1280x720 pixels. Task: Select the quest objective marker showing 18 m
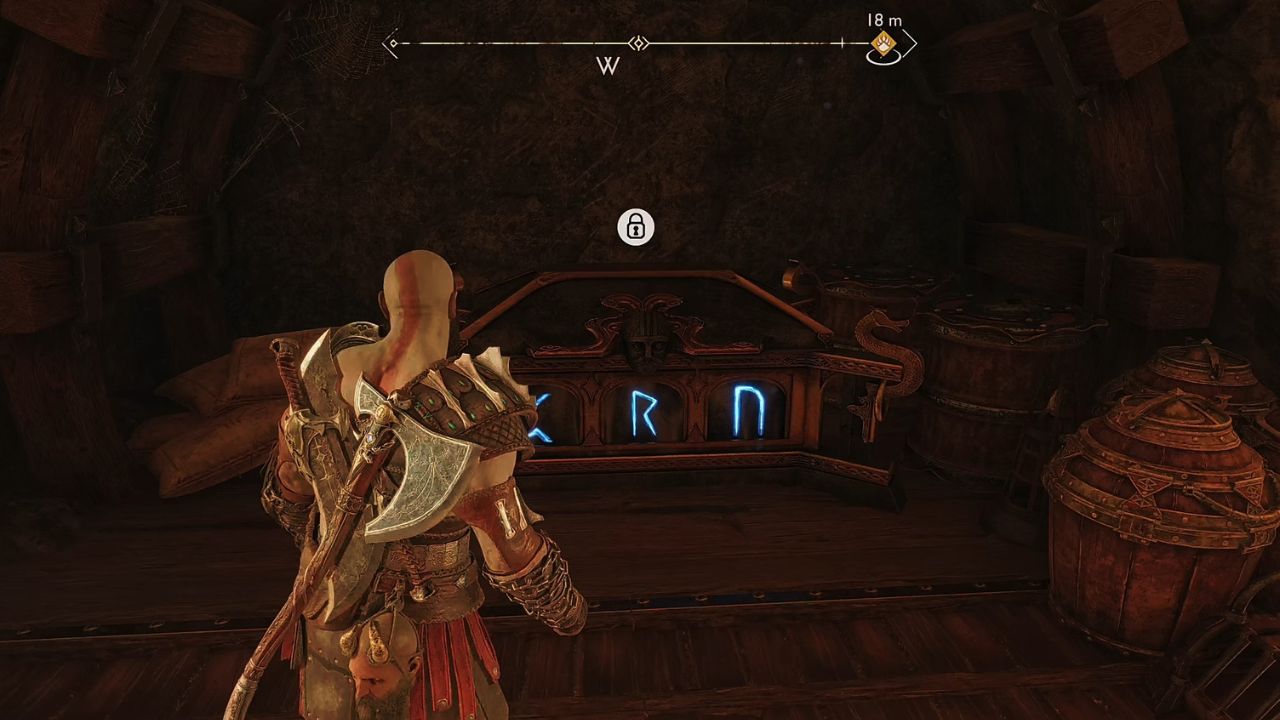(x=884, y=44)
